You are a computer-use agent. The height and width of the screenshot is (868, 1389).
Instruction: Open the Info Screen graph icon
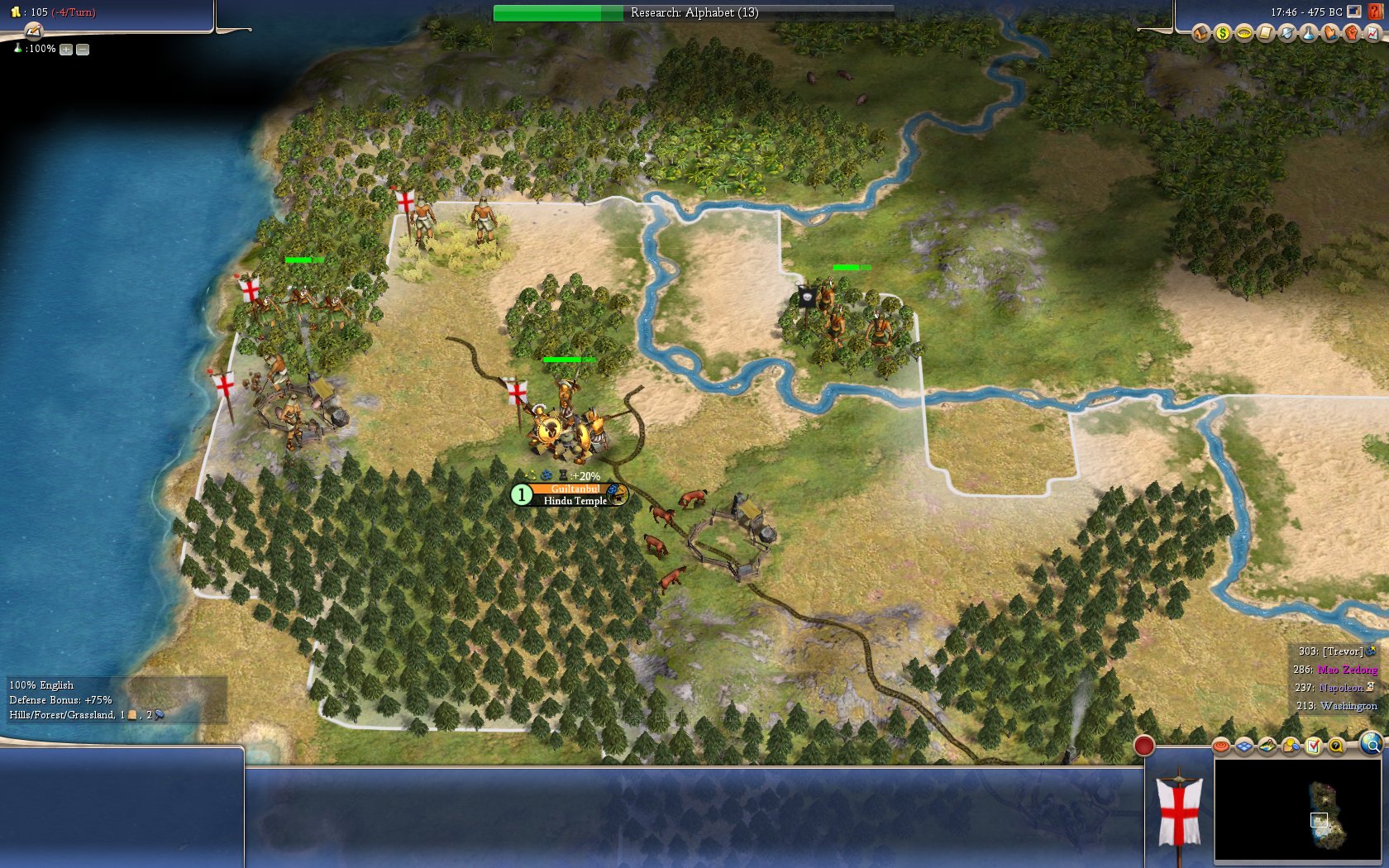pos(1372,33)
